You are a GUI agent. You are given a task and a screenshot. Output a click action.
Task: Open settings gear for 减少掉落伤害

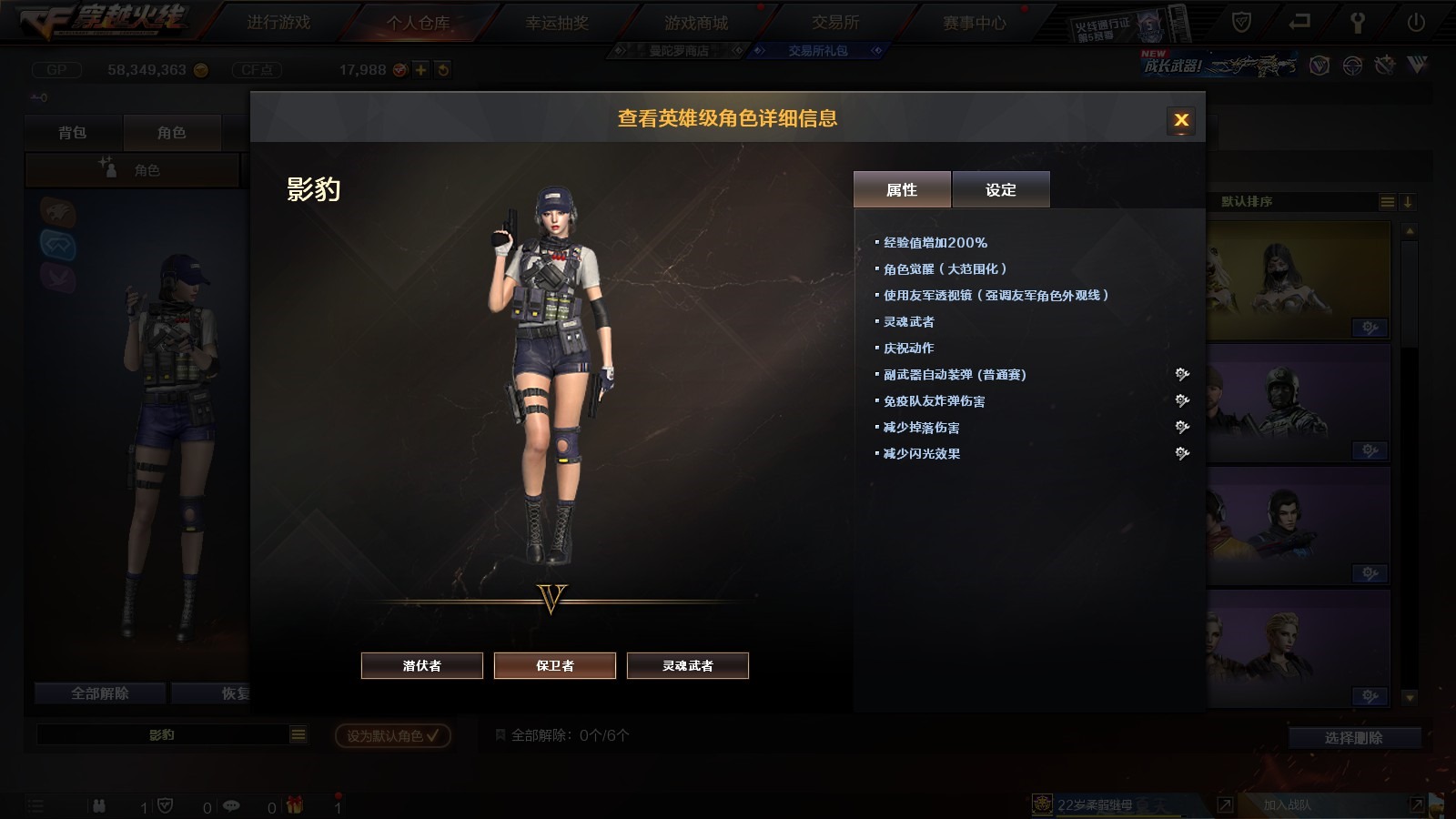click(1182, 427)
